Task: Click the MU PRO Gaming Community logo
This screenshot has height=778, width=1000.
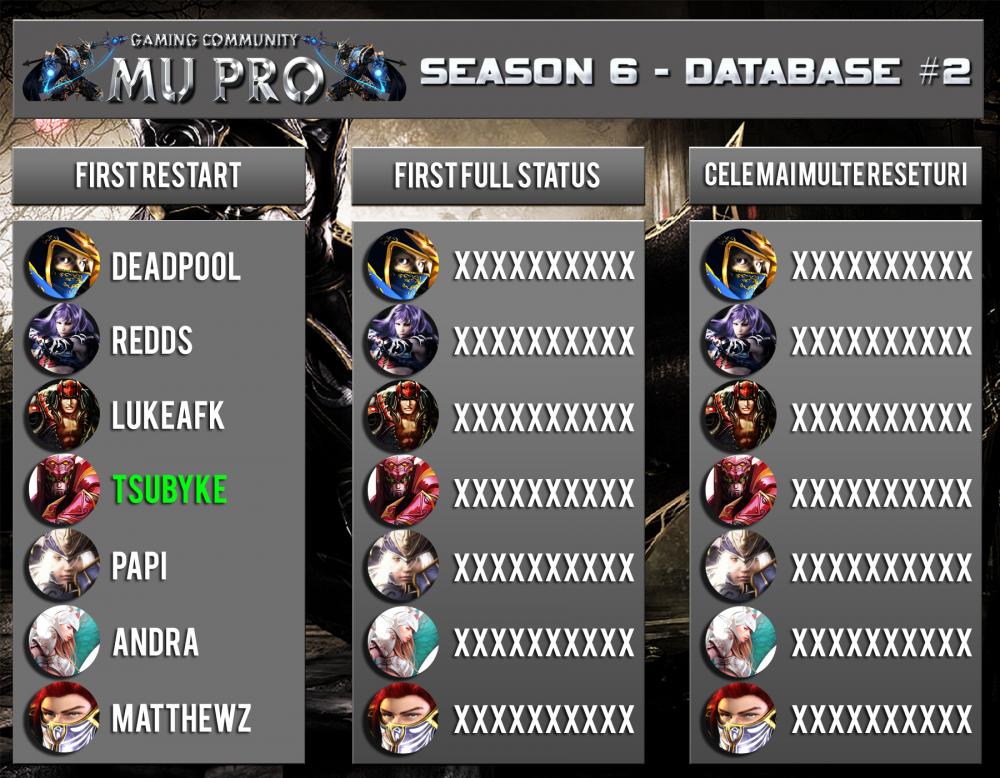Action: point(213,68)
